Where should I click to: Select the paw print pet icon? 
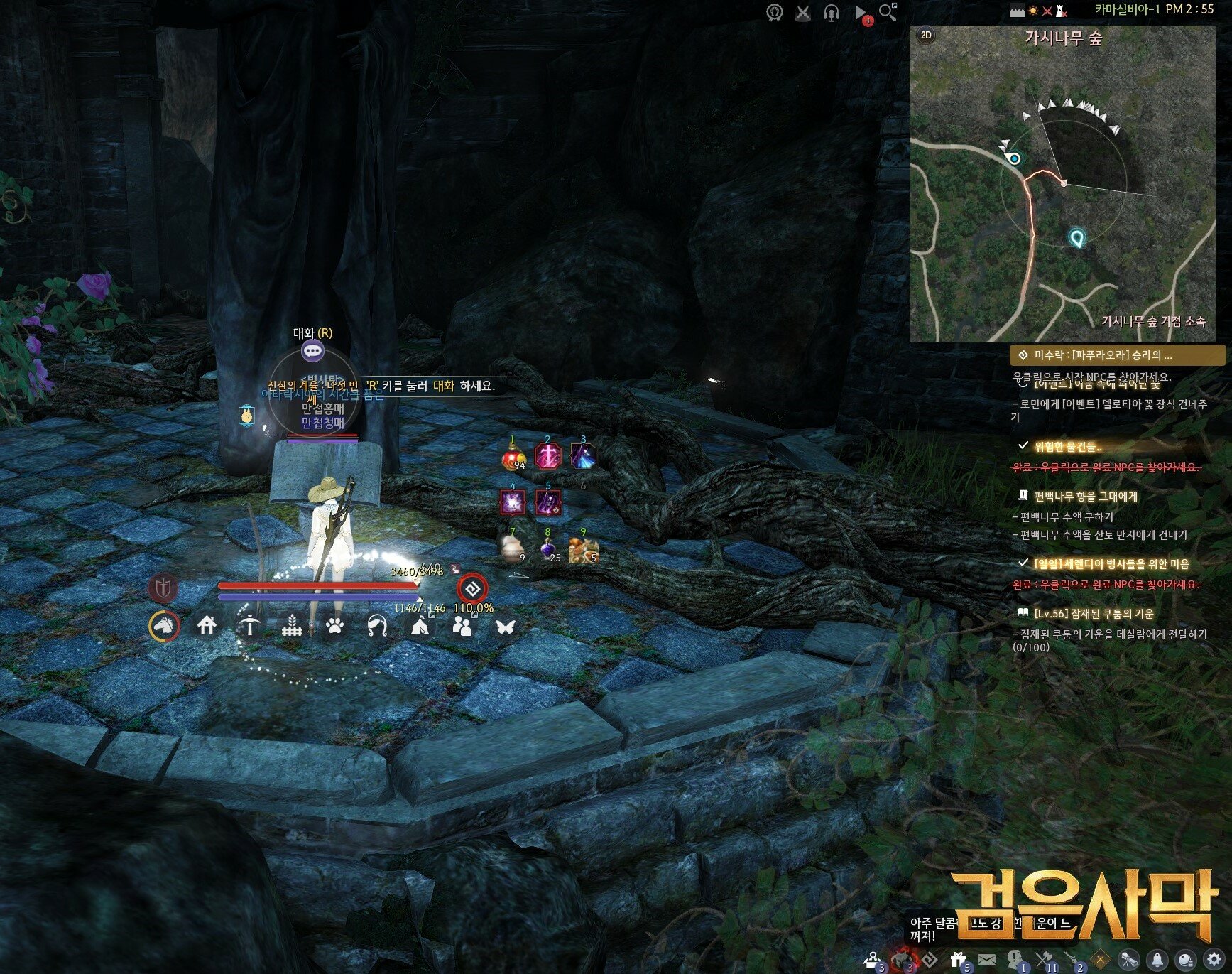click(335, 626)
